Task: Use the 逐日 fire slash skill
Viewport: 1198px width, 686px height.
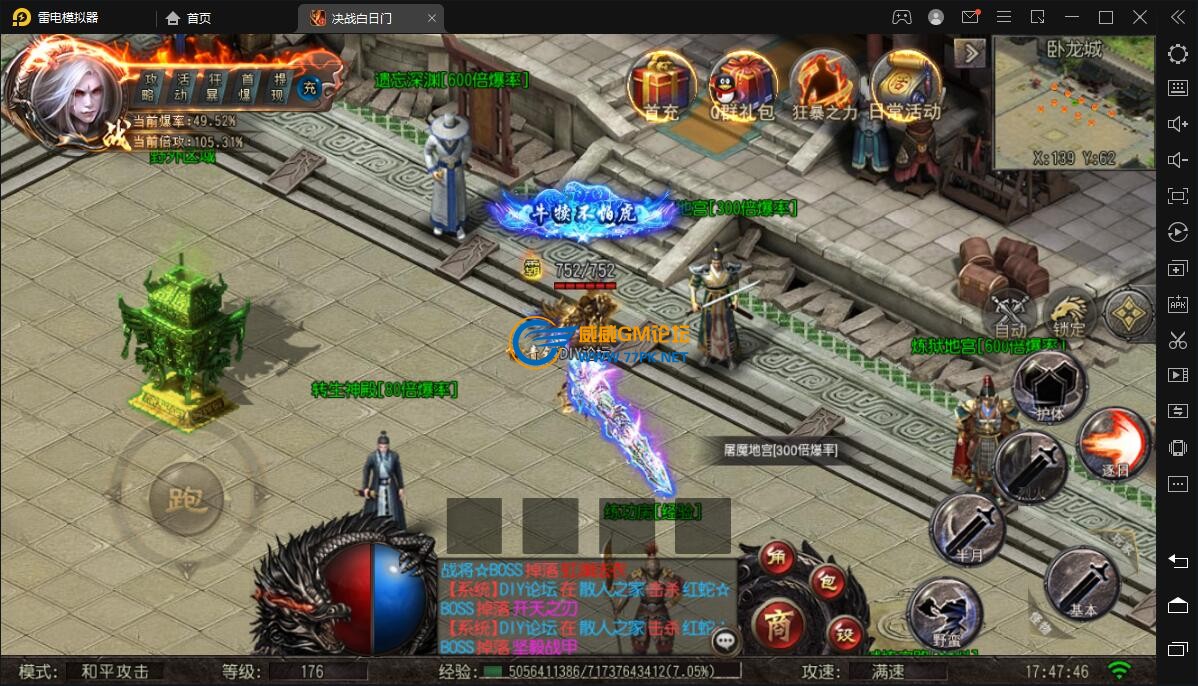Action: coord(1114,445)
